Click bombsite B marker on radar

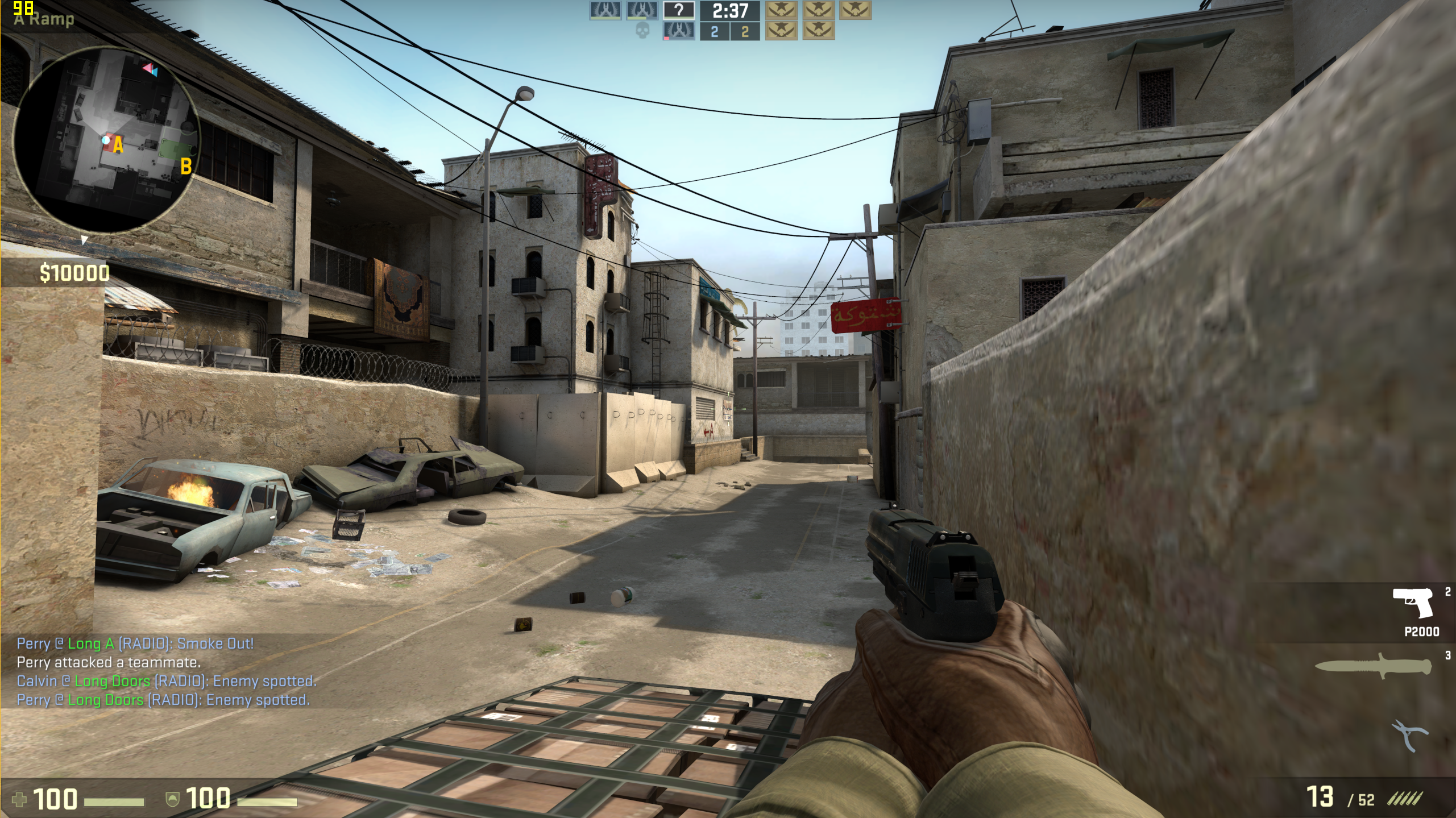185,167
